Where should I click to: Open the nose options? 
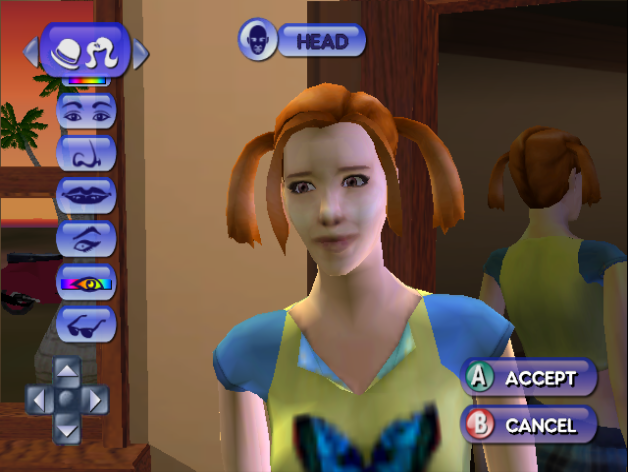tap(86, 152)
